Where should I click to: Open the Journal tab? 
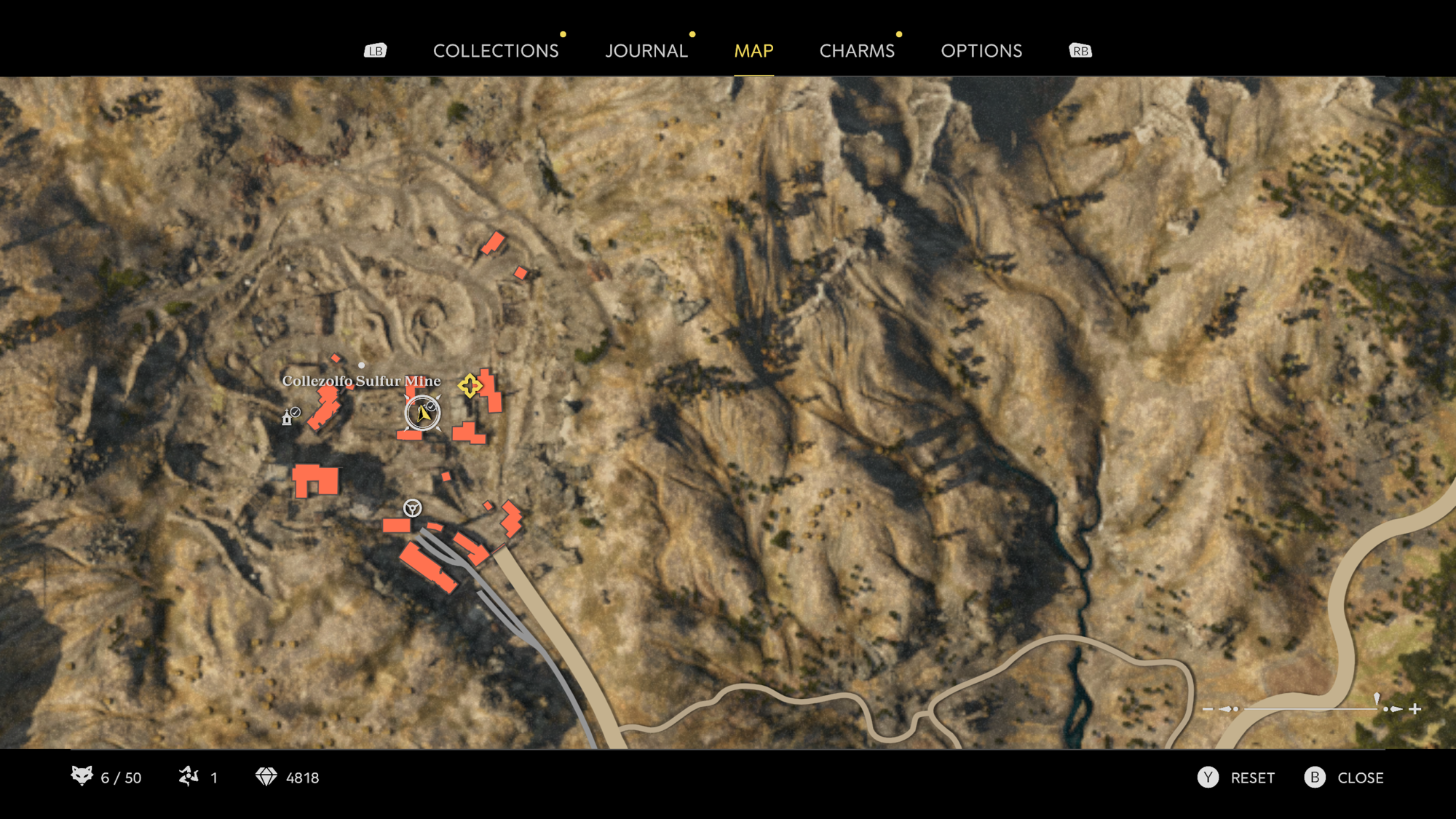646,51
